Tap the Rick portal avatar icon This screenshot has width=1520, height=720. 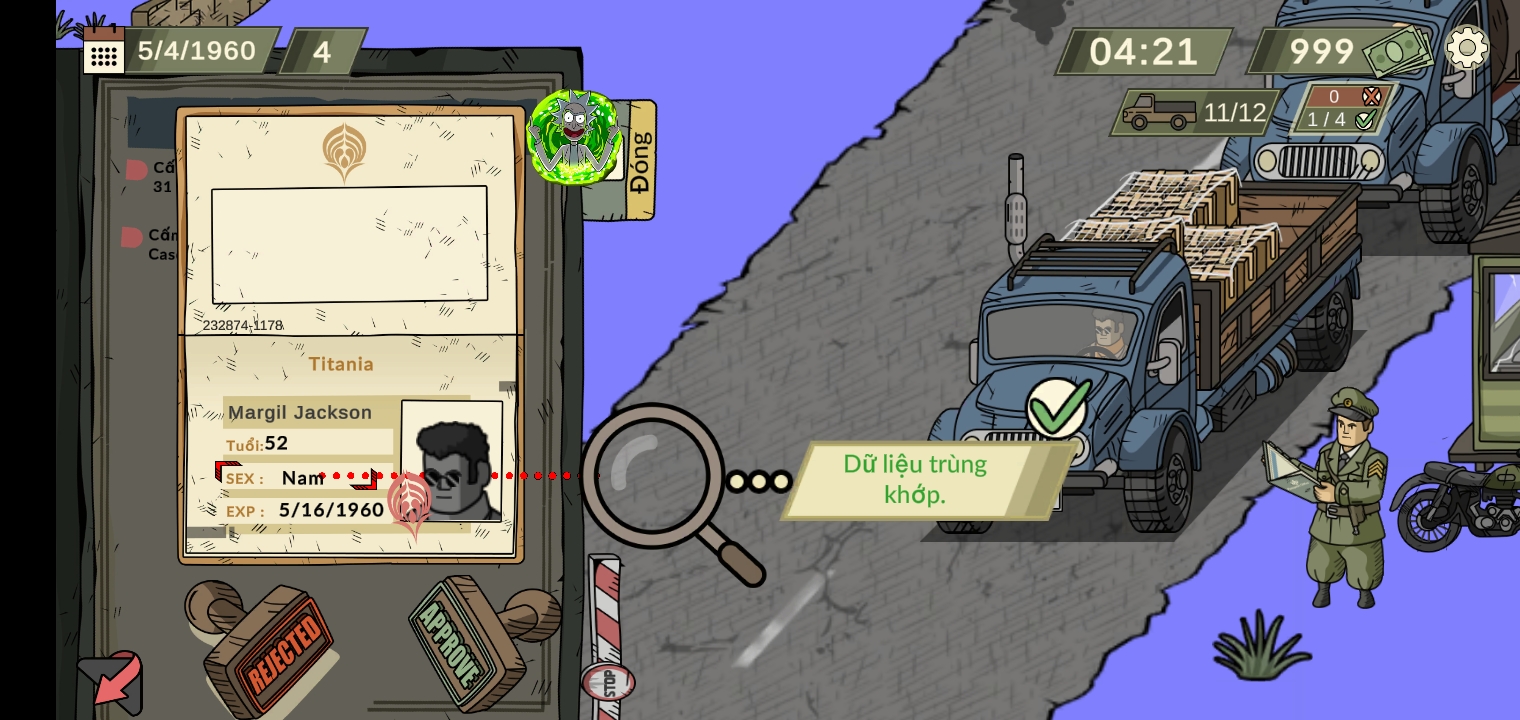(574, 137)
